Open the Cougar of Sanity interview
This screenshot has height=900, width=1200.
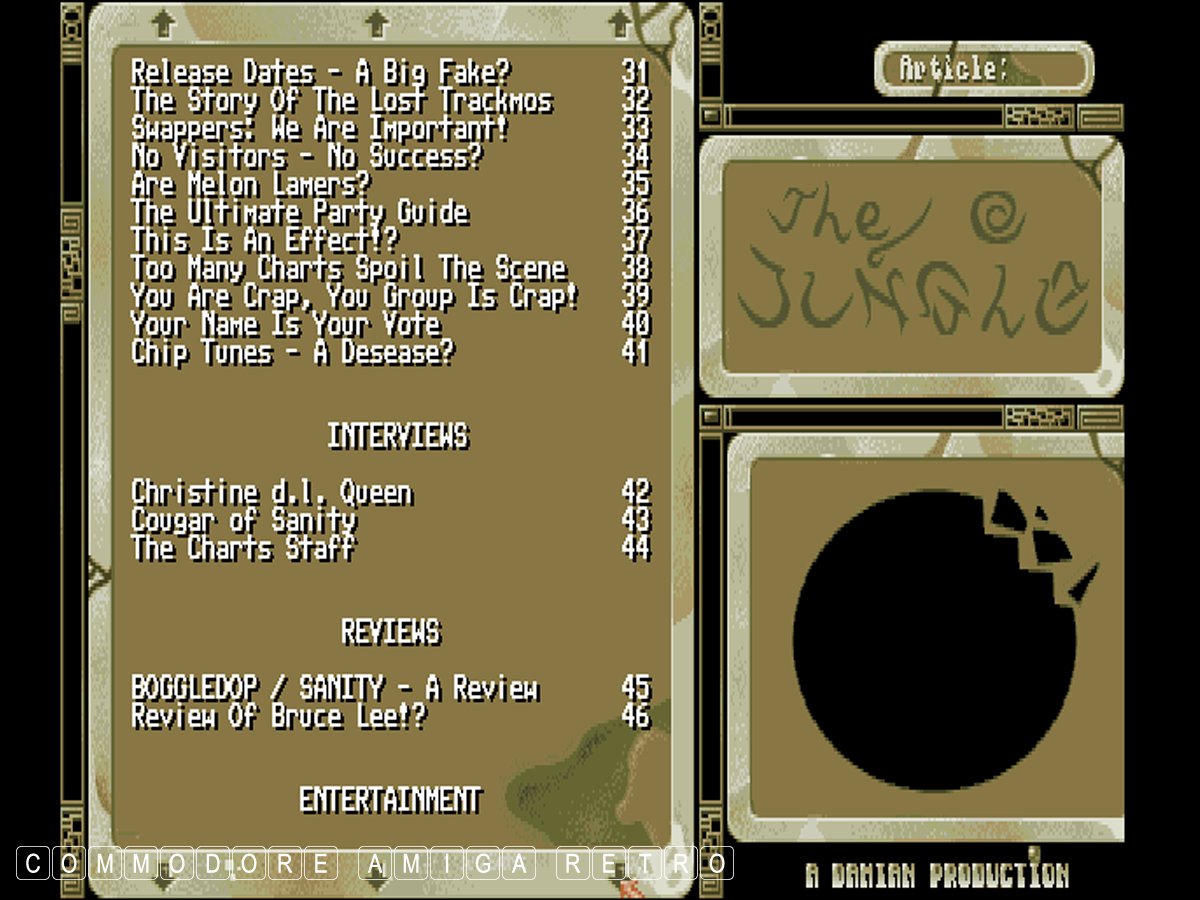(243, 520)
